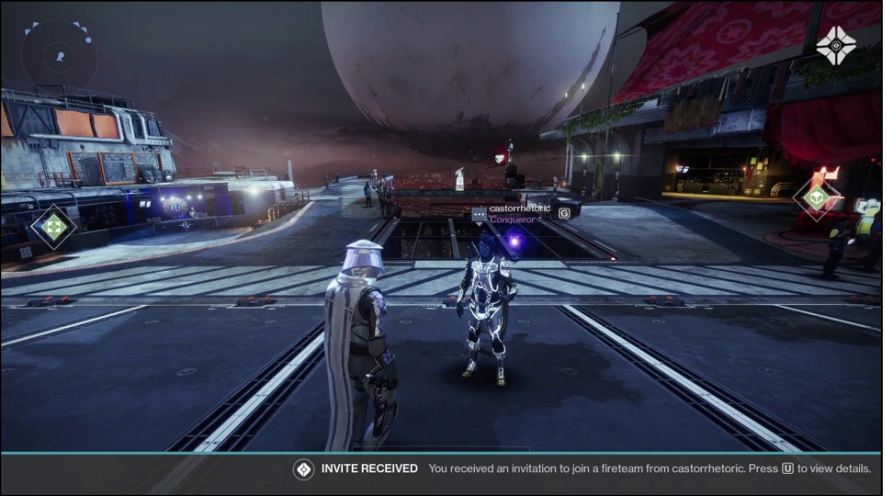Select the castorrhetoric player nameplate
The width and height of the screenshot is (886, 496).
518,208
